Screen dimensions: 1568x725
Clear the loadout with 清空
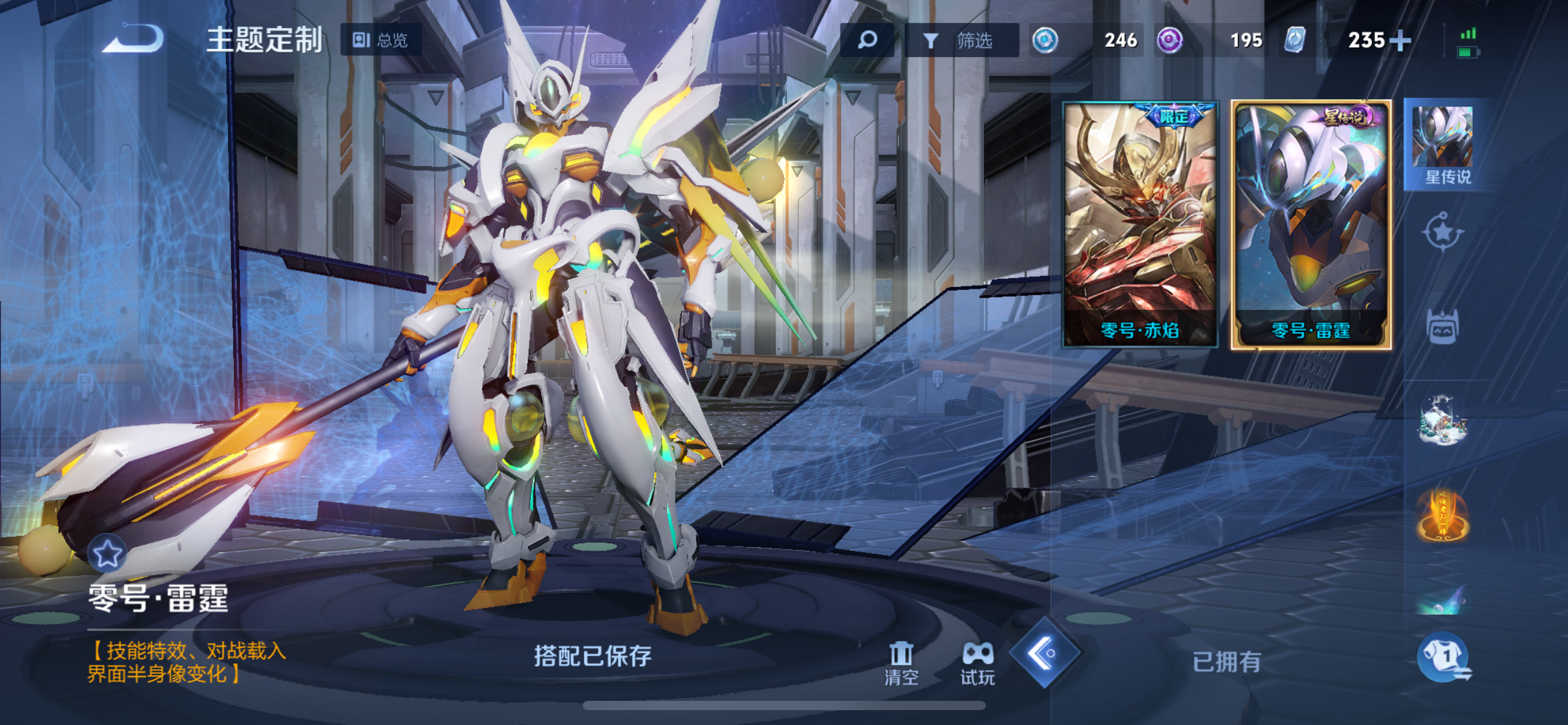901,663
